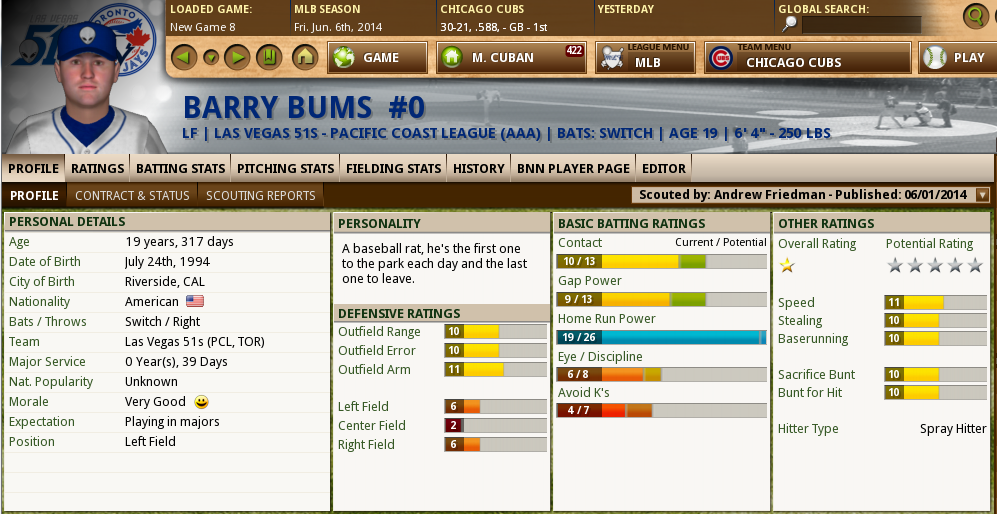
Task: Open the MLB league menu
Action: tap(645, 58)
